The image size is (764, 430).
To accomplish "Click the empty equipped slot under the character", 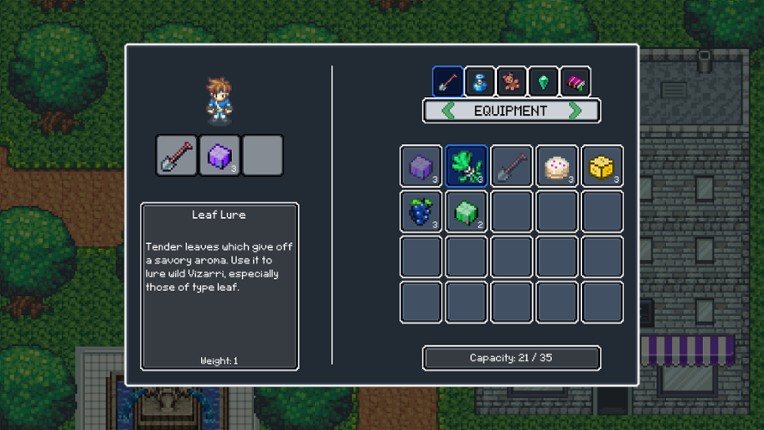I will [262, 156].
